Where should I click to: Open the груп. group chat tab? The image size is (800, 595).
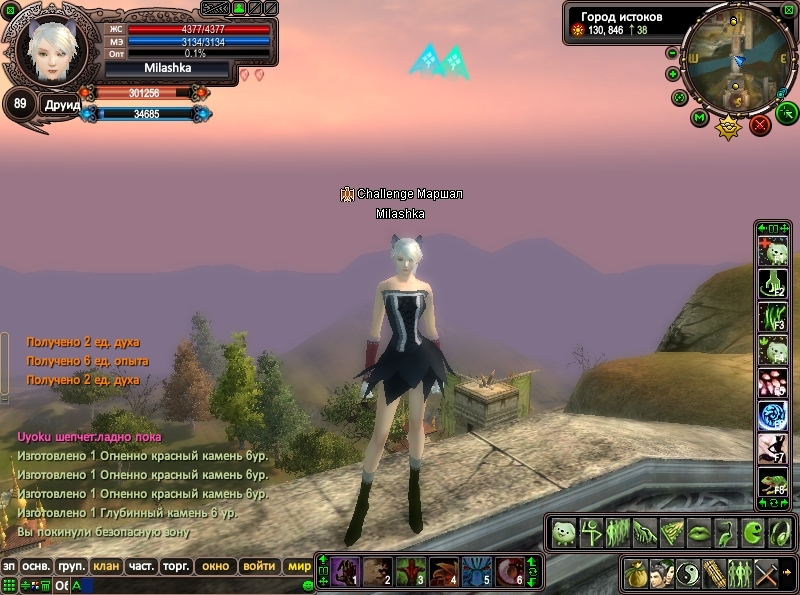(71, 566)
